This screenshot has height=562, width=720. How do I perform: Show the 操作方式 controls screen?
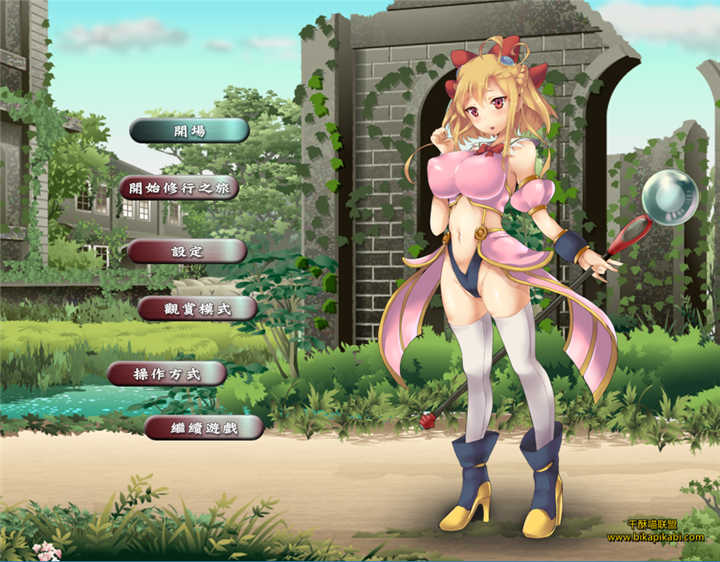pos(167,374)
